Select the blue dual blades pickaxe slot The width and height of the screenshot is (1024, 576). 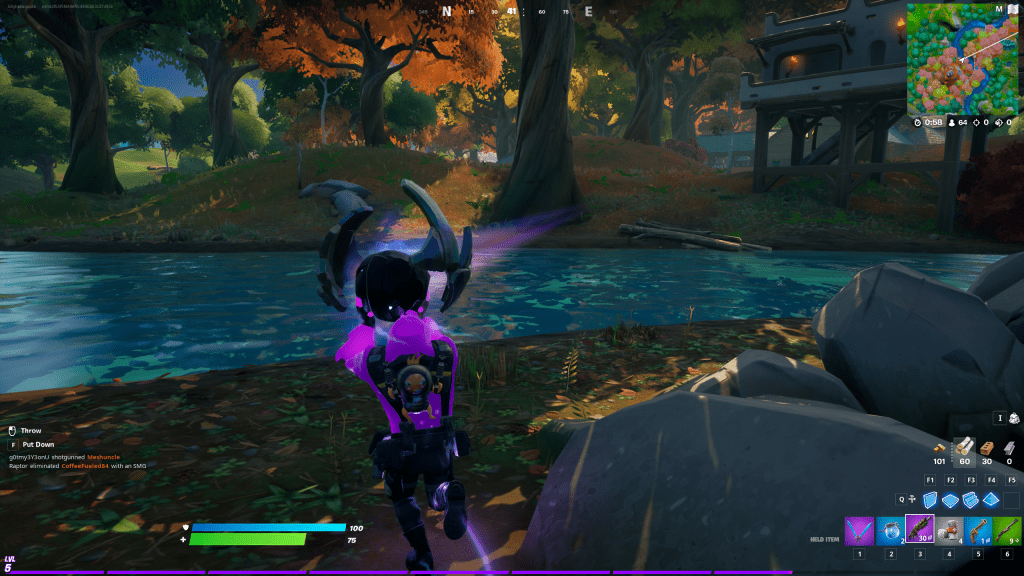858,530
